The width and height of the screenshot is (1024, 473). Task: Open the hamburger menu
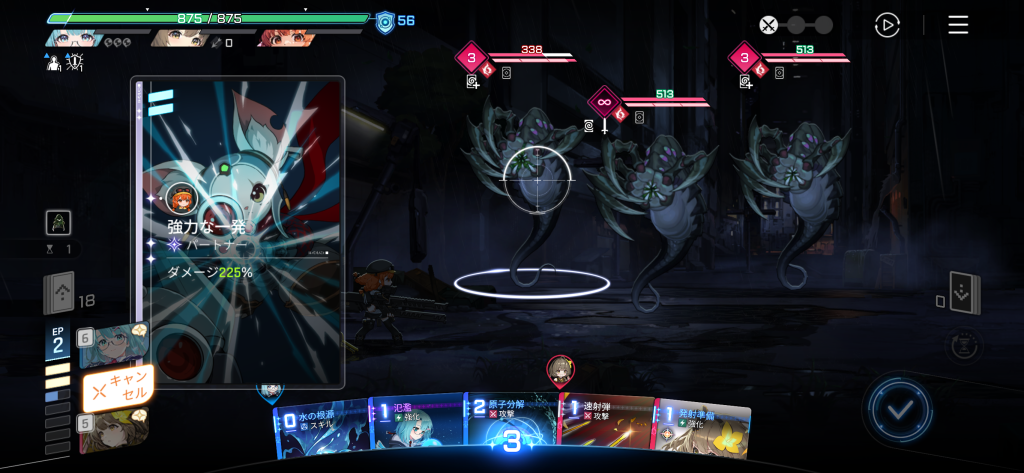point(958,25)
